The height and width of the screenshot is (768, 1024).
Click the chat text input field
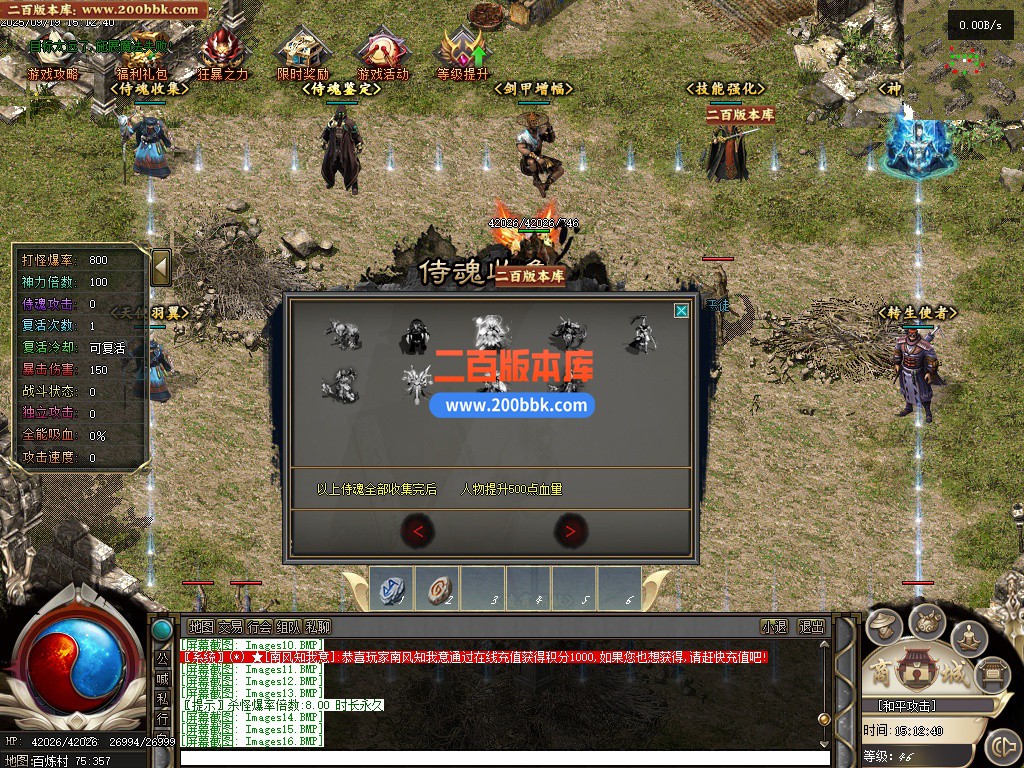[x=500, y=757]
